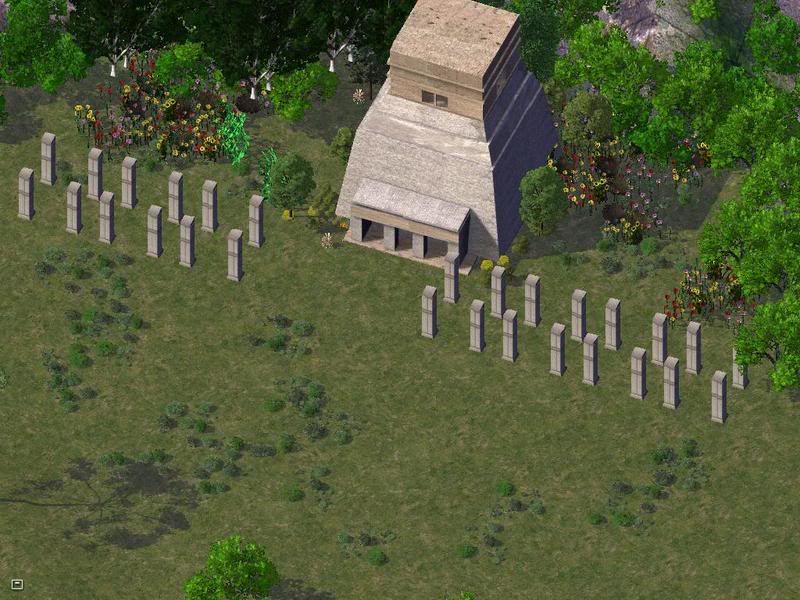The width and height of the screenshot is (800, 600).
Task: Click the small square interface toggle icon
Action: [x=17, y=583]
